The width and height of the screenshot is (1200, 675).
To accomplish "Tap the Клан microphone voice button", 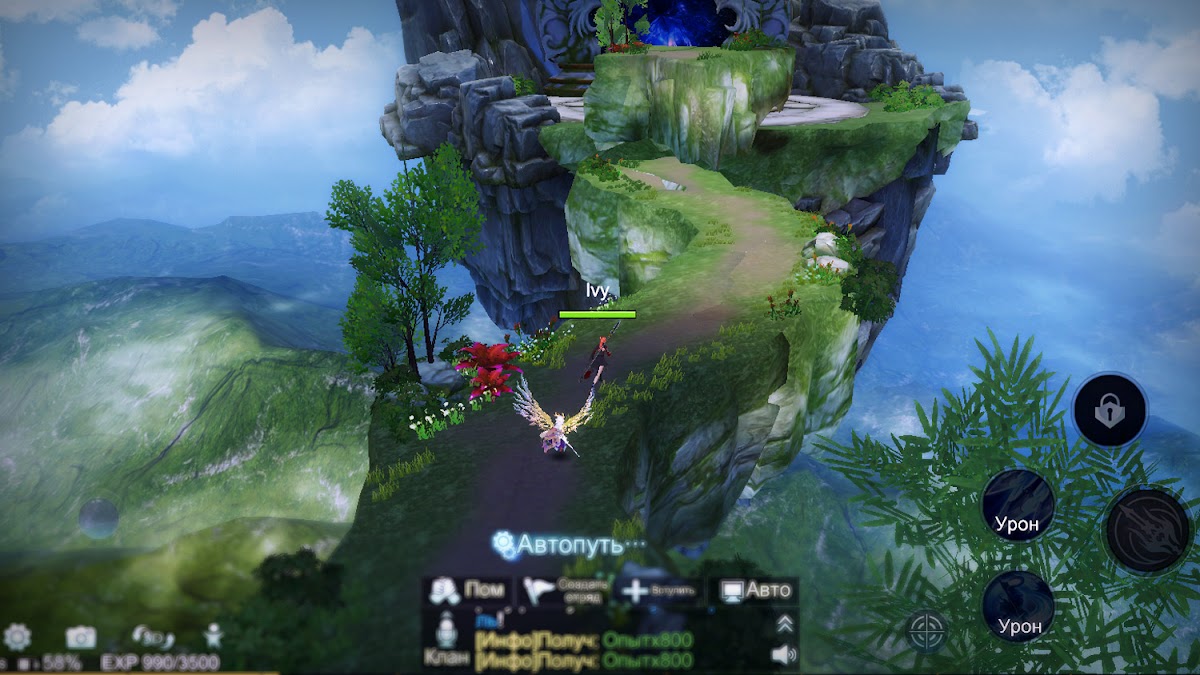I will tap(442, 640).
